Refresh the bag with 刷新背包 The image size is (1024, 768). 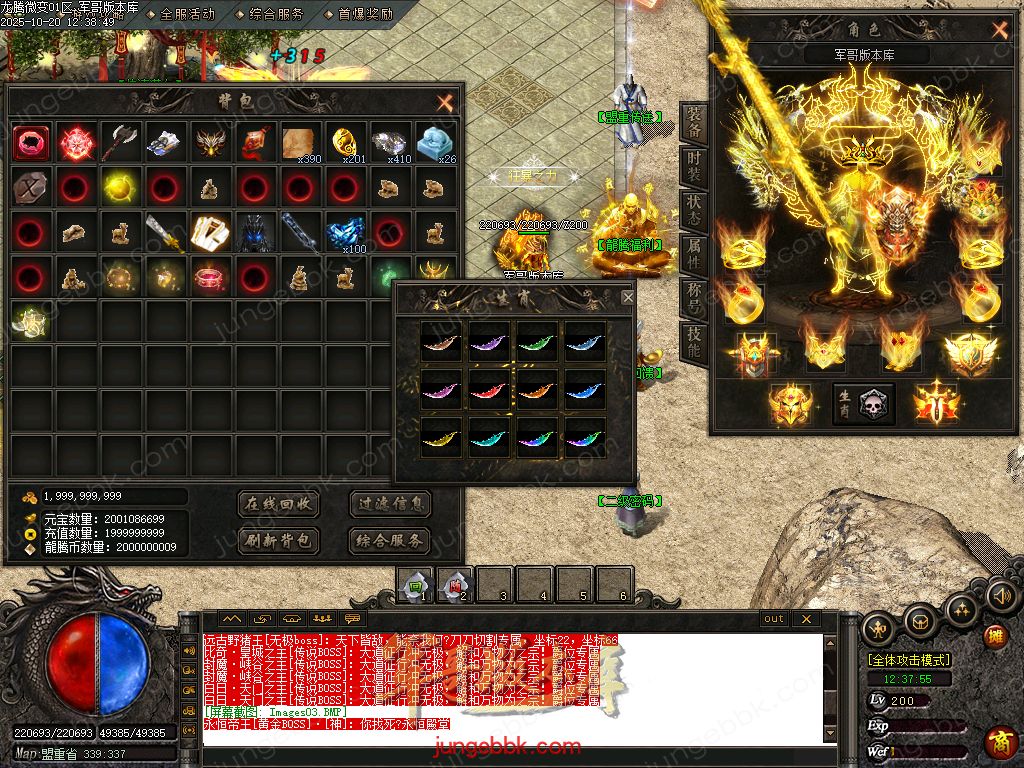pos(278,541)
